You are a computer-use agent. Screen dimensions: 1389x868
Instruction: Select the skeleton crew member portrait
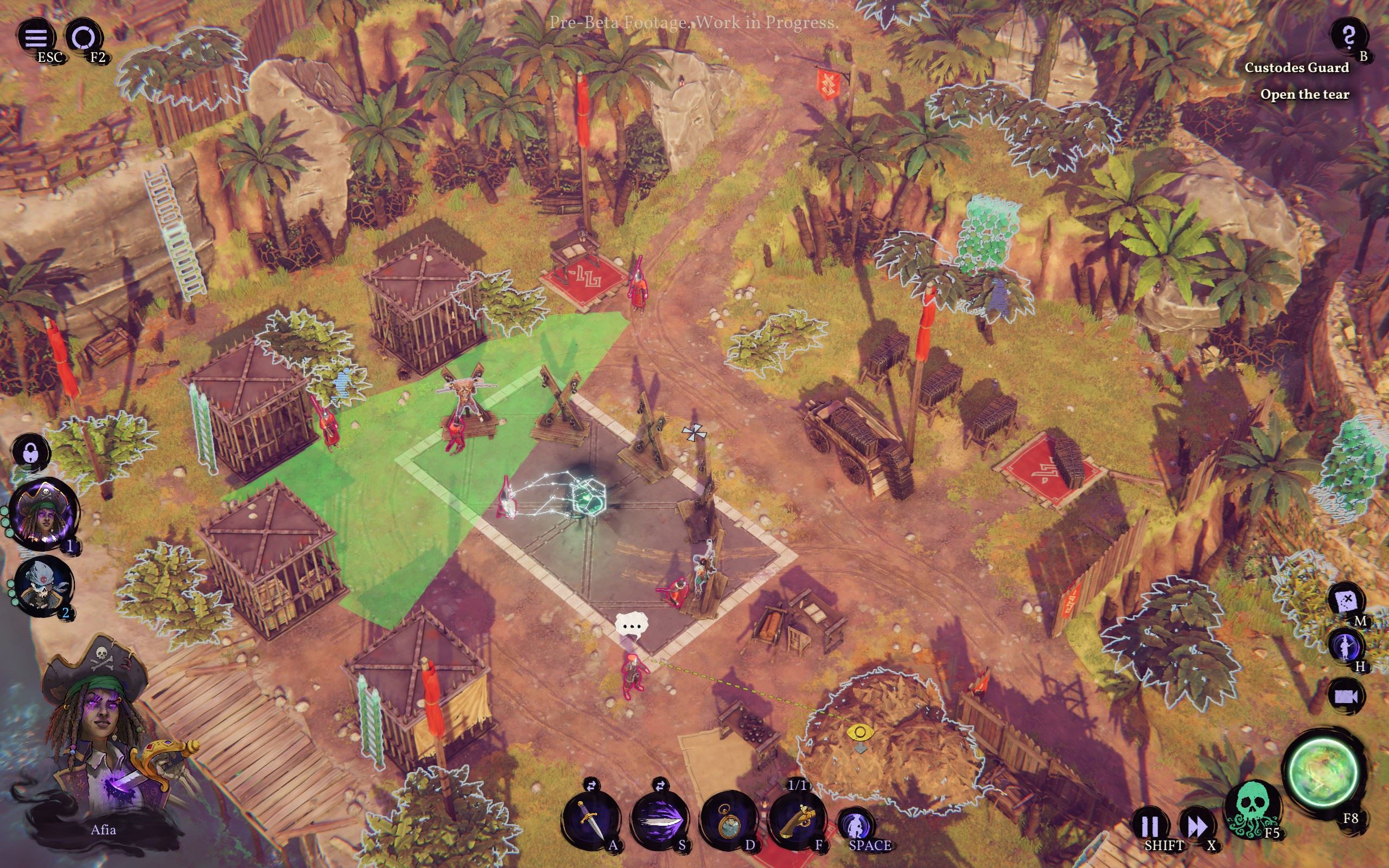click(x=43, y=585)
